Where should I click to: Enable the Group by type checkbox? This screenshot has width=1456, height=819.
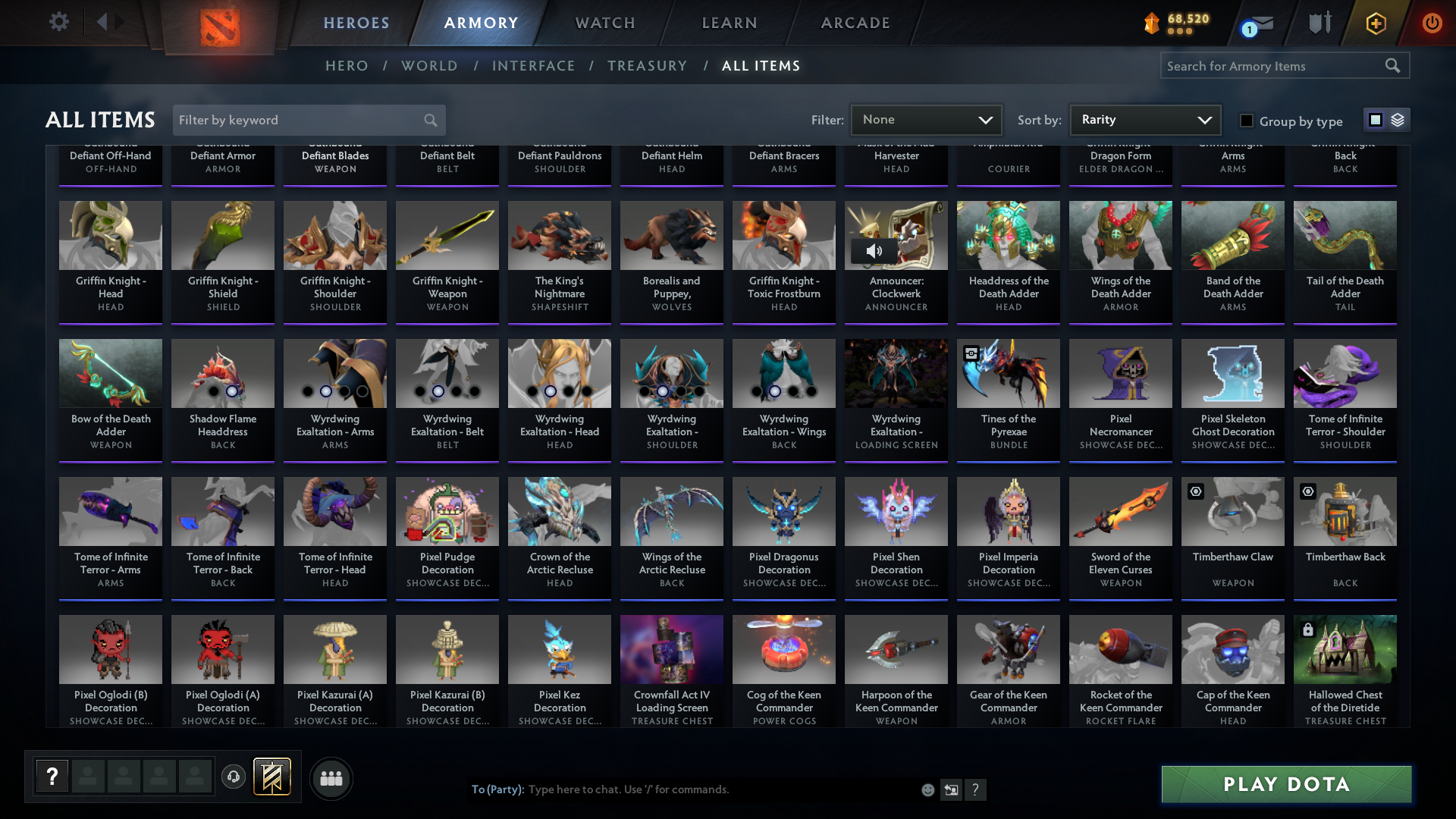[x=1246, y=121]
